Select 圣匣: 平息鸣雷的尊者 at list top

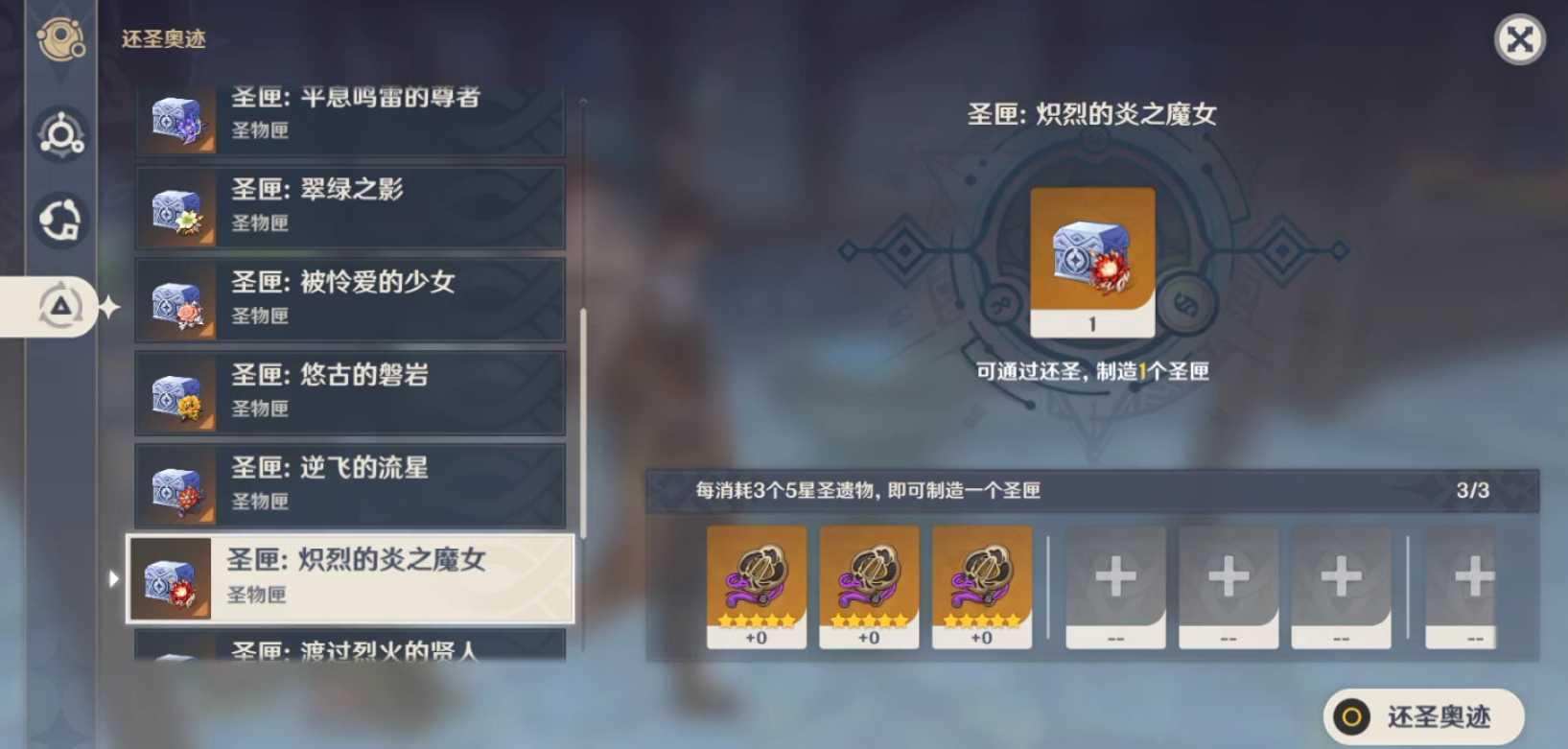tap(350, 115)
